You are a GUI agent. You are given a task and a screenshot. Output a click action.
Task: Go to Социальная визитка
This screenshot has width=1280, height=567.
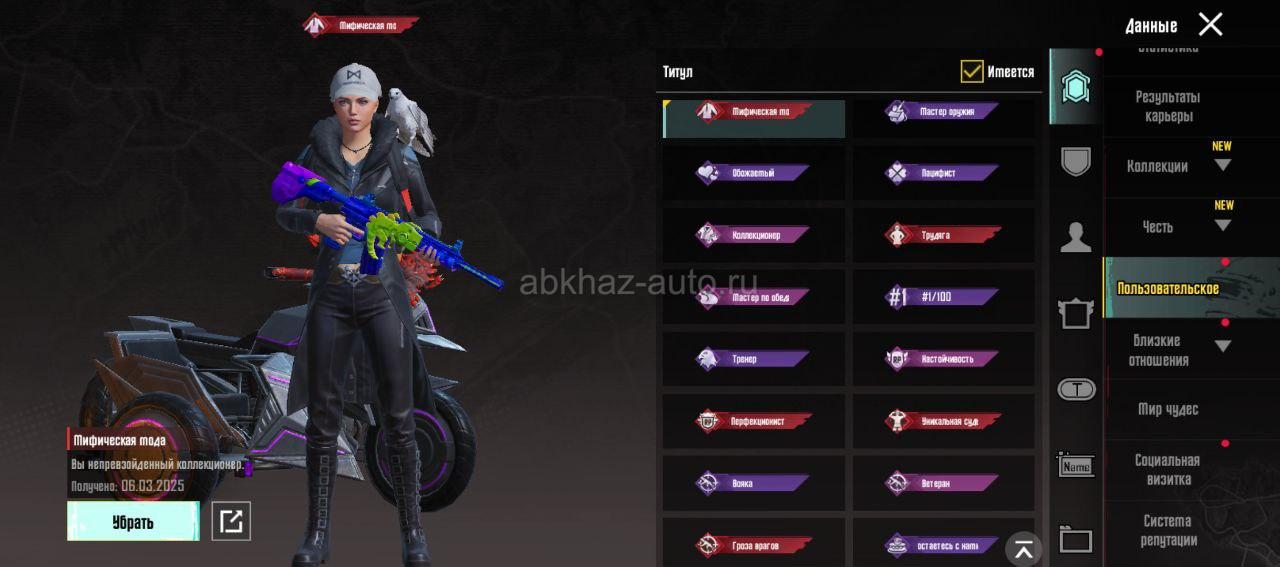pyautogui.click(x=1167, y=470)
